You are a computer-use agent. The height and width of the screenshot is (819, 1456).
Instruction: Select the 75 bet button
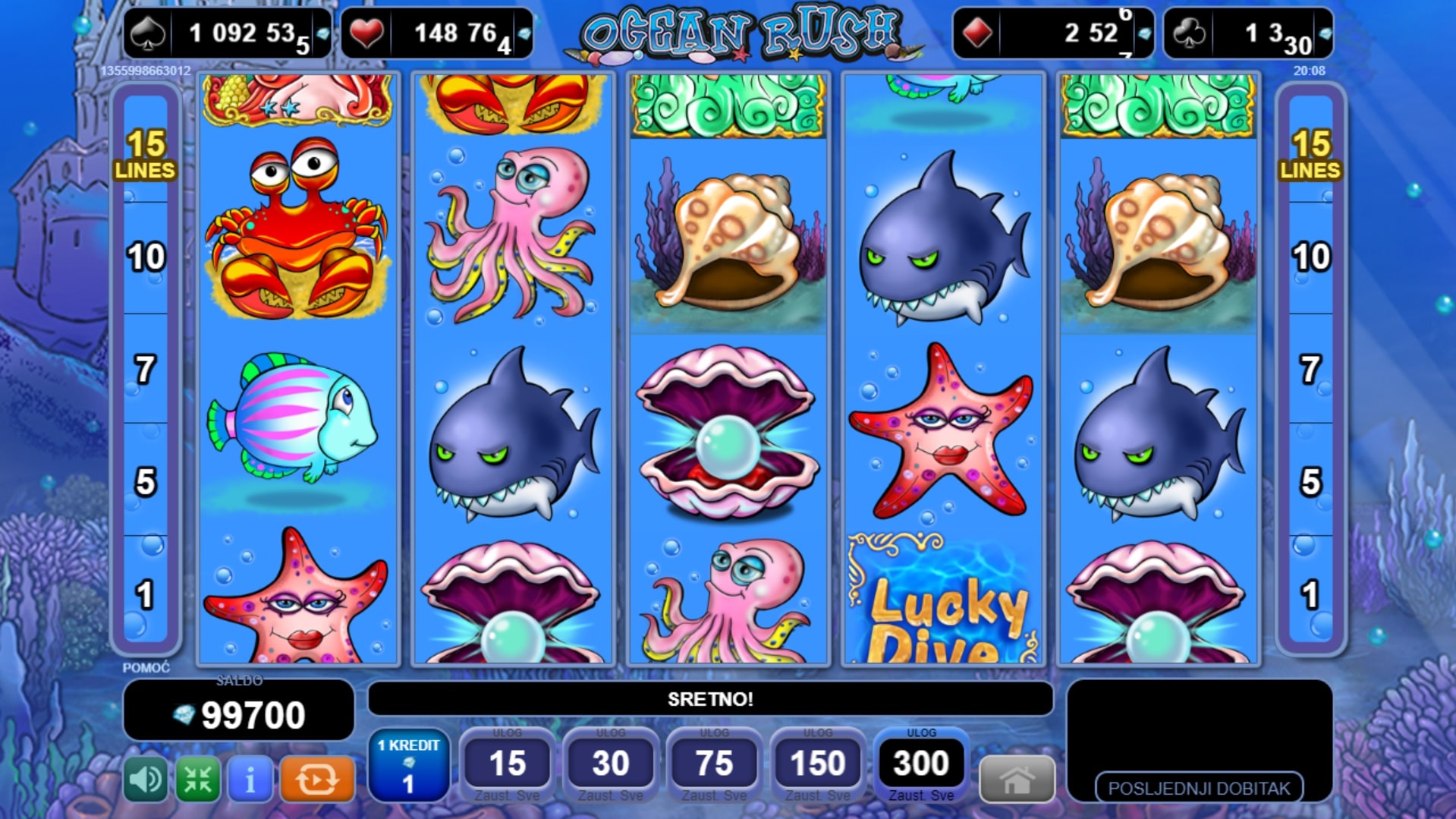(x=714, y=764)
